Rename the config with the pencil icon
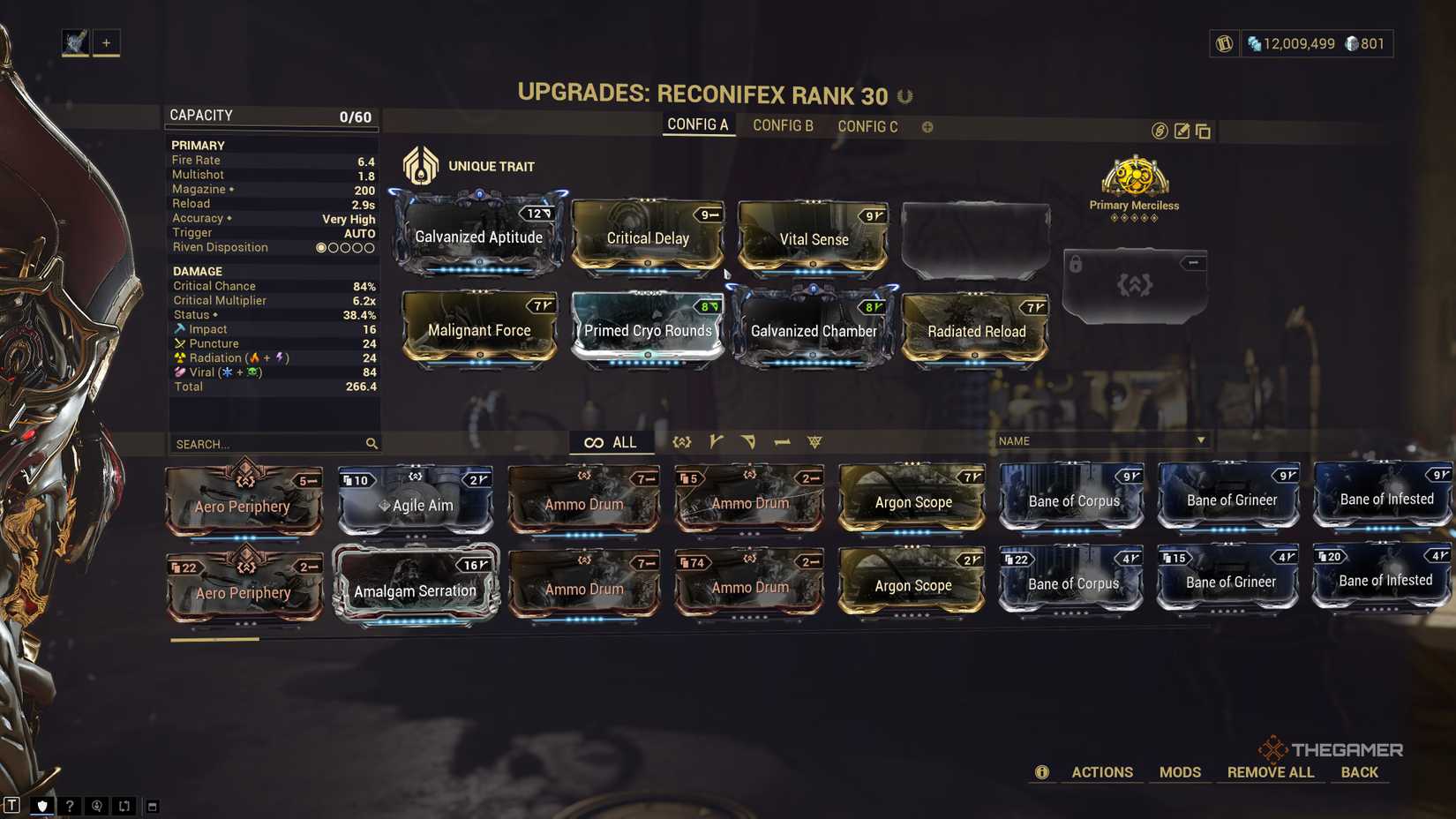The image size is (1456, 819). 1182,131
